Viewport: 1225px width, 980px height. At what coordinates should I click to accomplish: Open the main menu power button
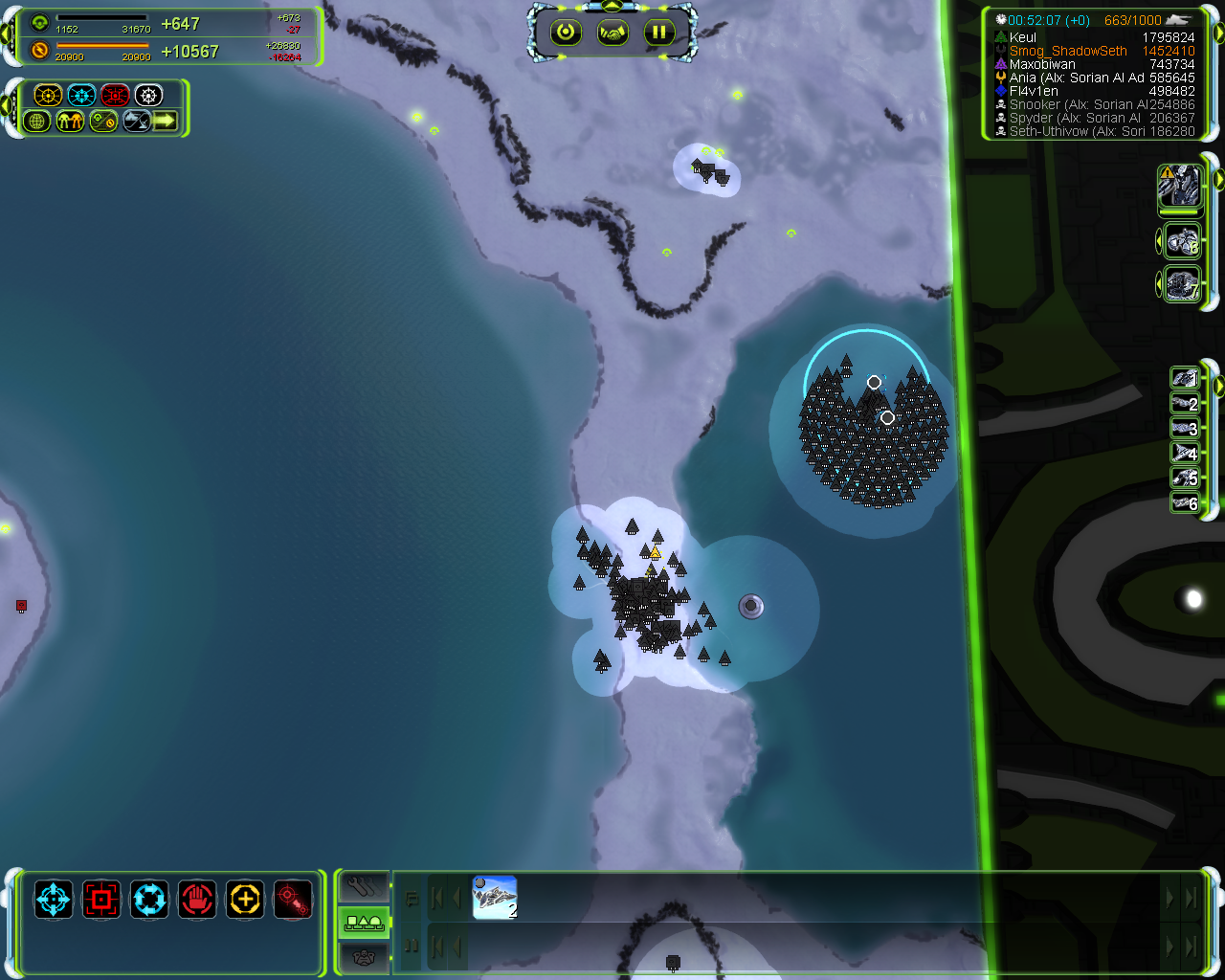coord(566,33)
